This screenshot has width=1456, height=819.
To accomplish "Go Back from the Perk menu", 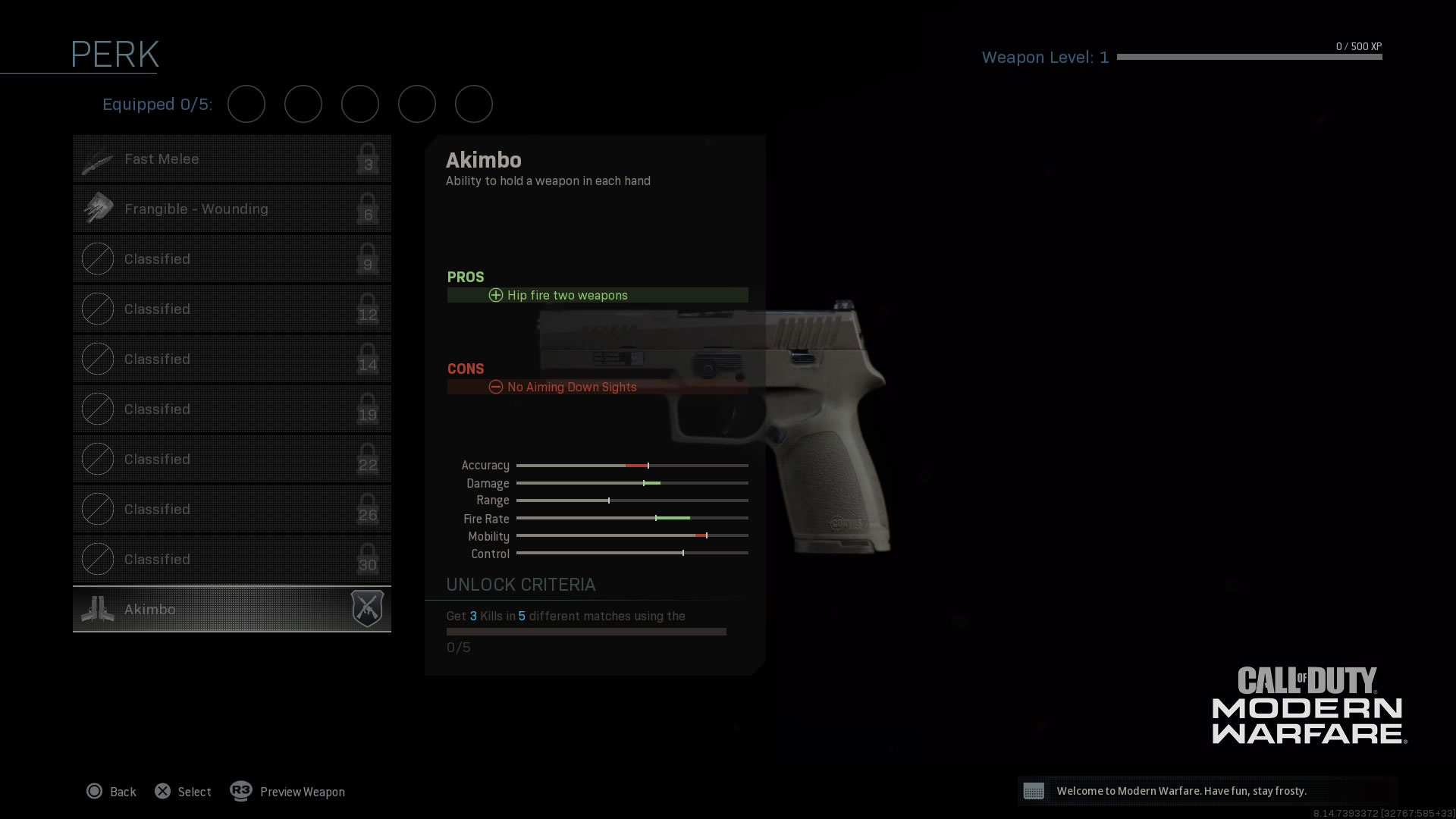I will coord(111,792).
